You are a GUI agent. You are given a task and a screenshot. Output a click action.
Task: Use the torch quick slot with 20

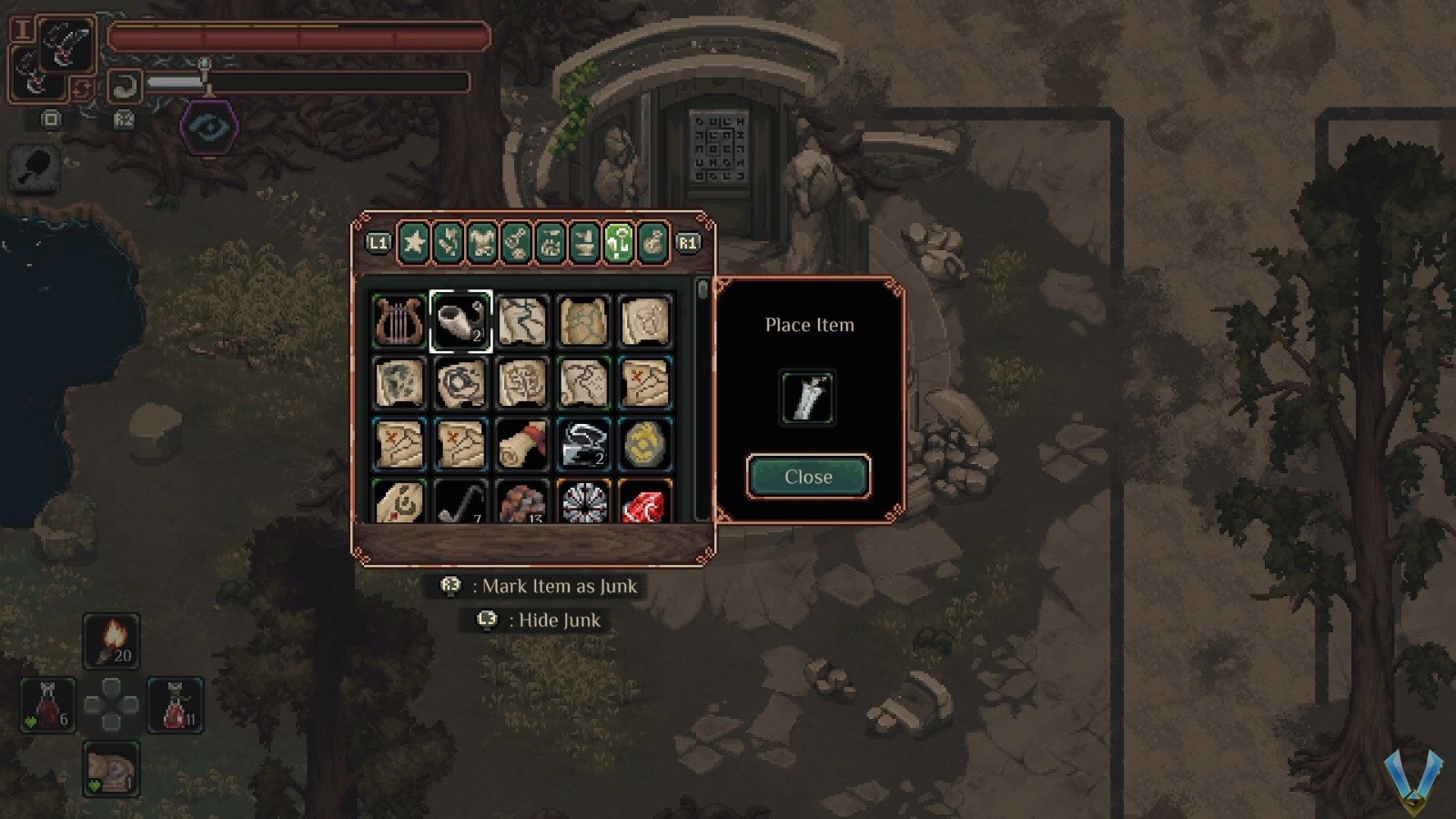(x=112, y=641)
